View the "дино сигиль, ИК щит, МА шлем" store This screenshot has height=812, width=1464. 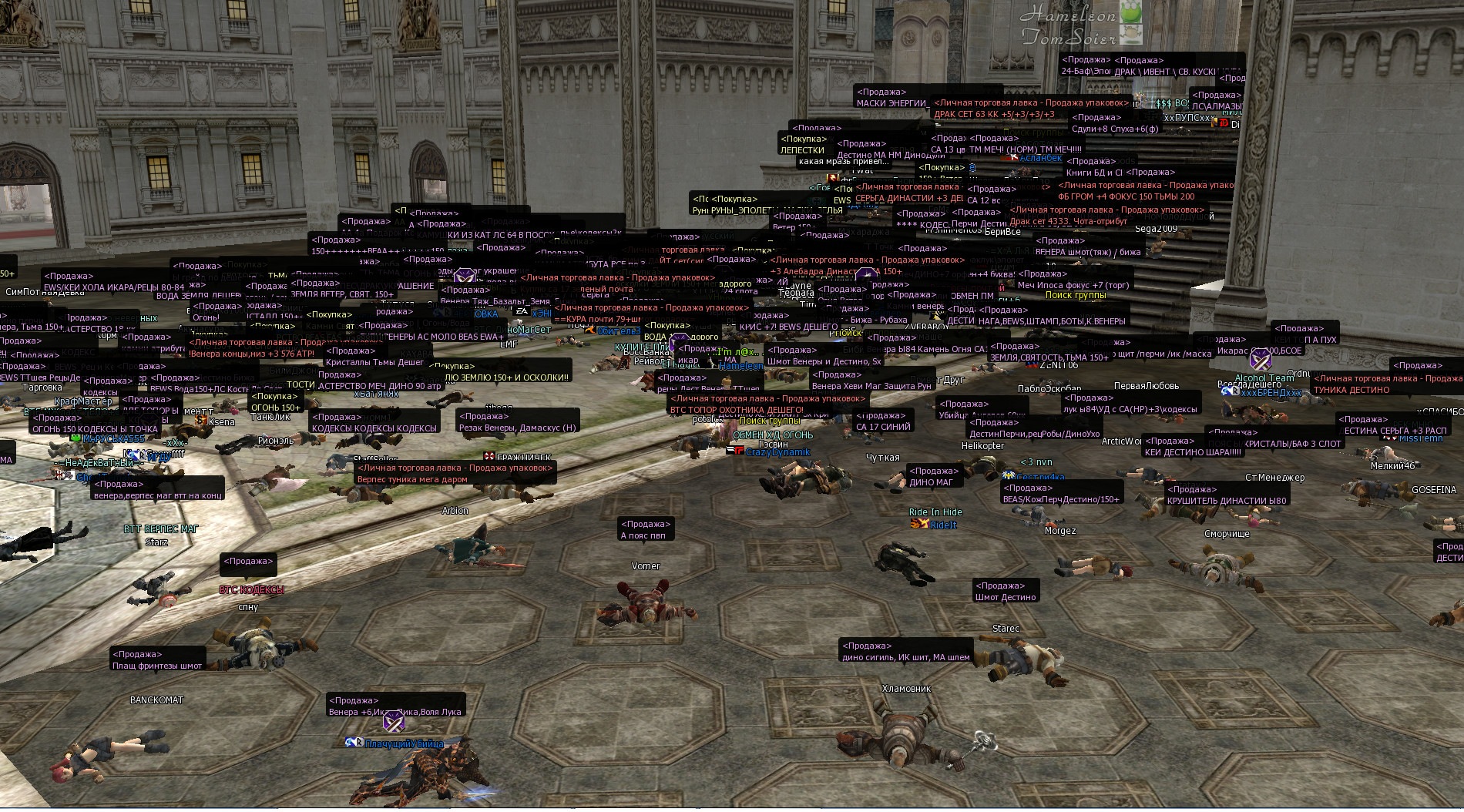coord(905,657)
